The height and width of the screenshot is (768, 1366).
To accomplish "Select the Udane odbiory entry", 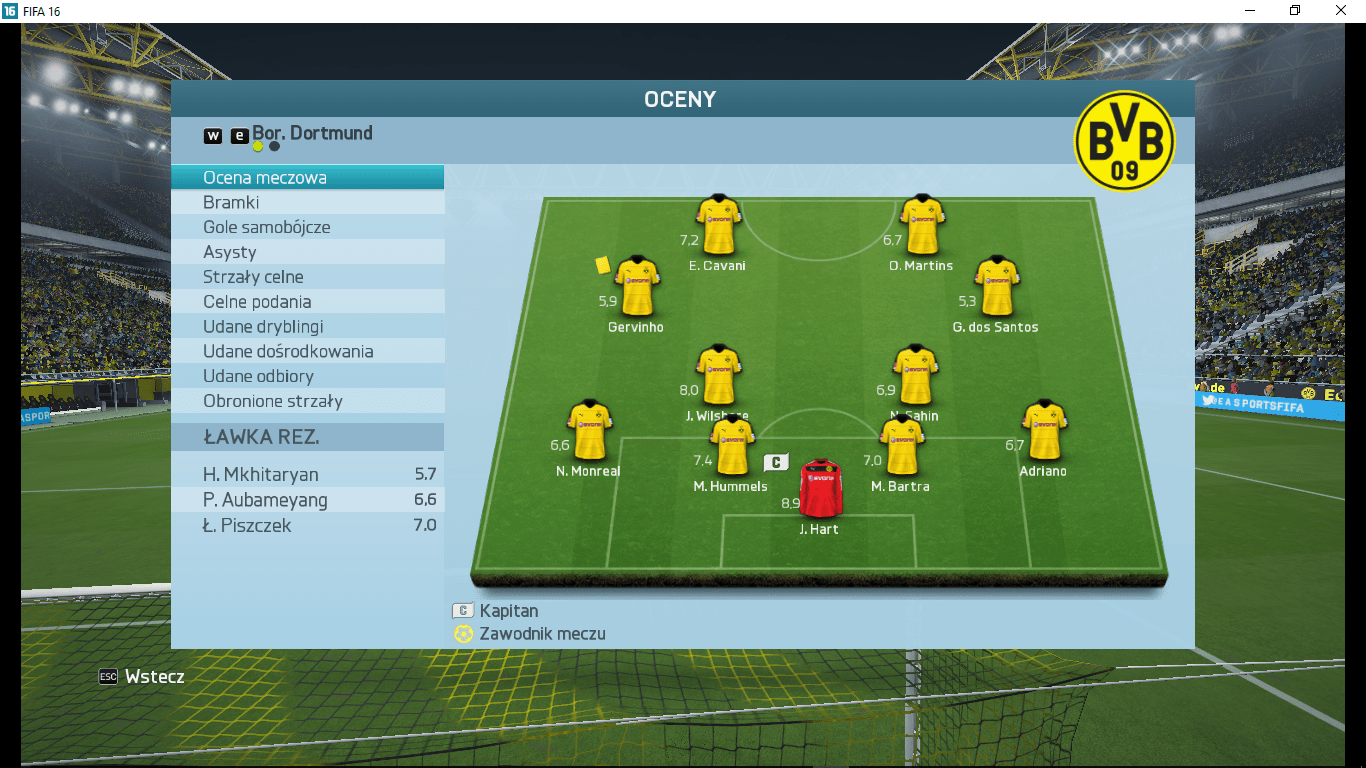I will (307, 376).
